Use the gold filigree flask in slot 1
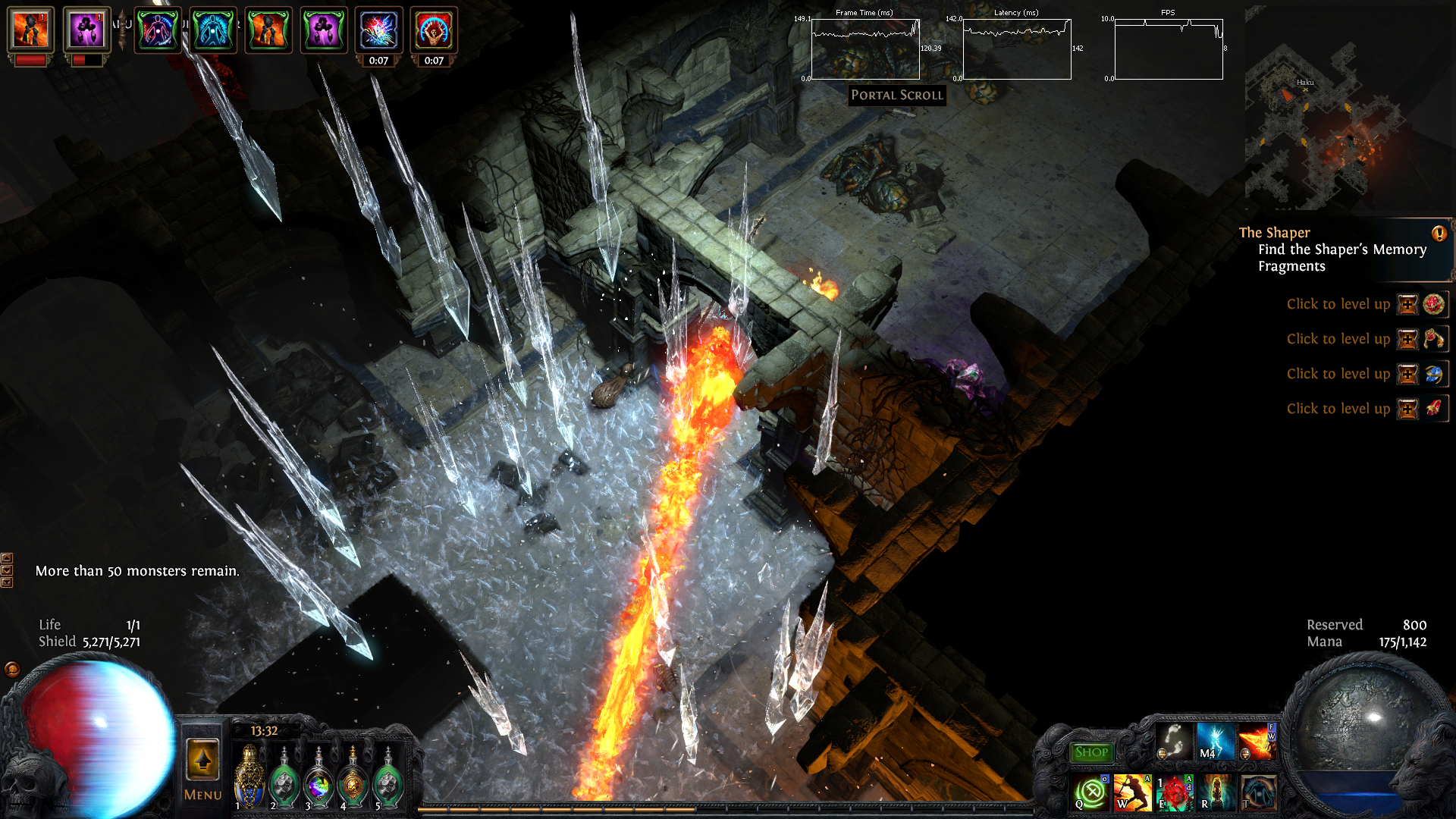Viewport: 1456px width, 819px height. pyautogui.click(x=249, y=777)
